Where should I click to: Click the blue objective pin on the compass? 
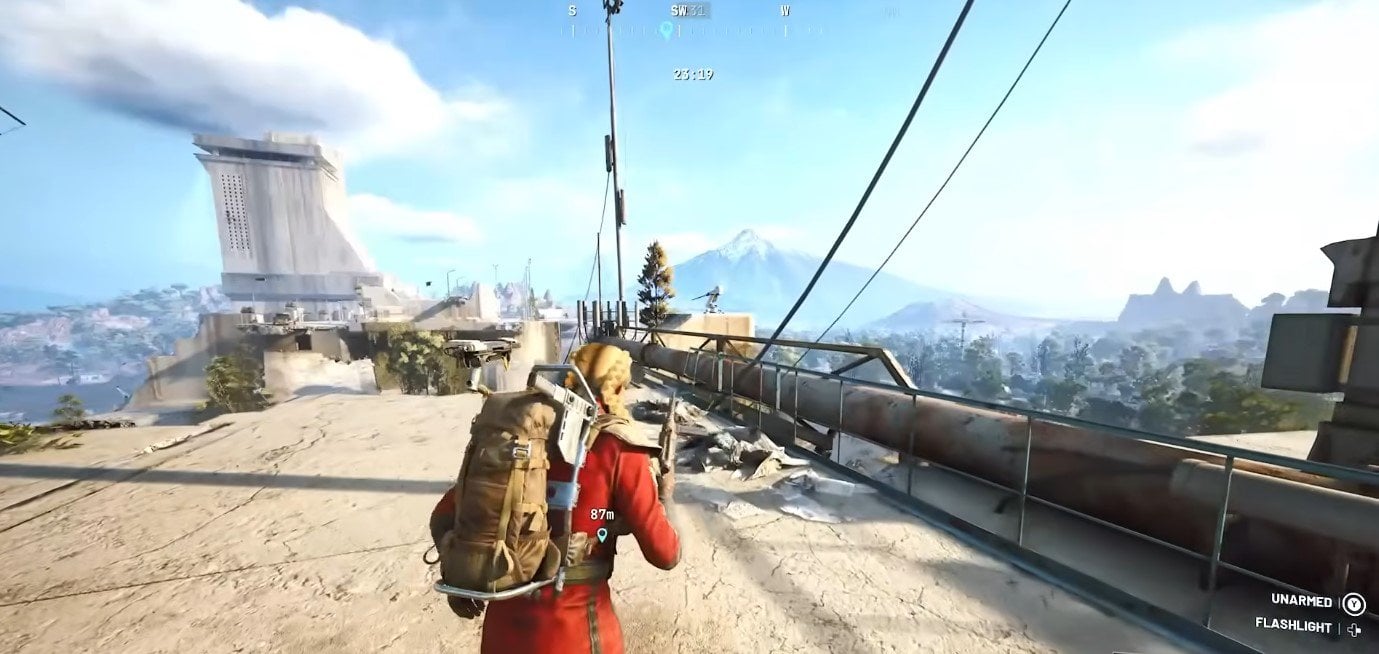(666, 30)
